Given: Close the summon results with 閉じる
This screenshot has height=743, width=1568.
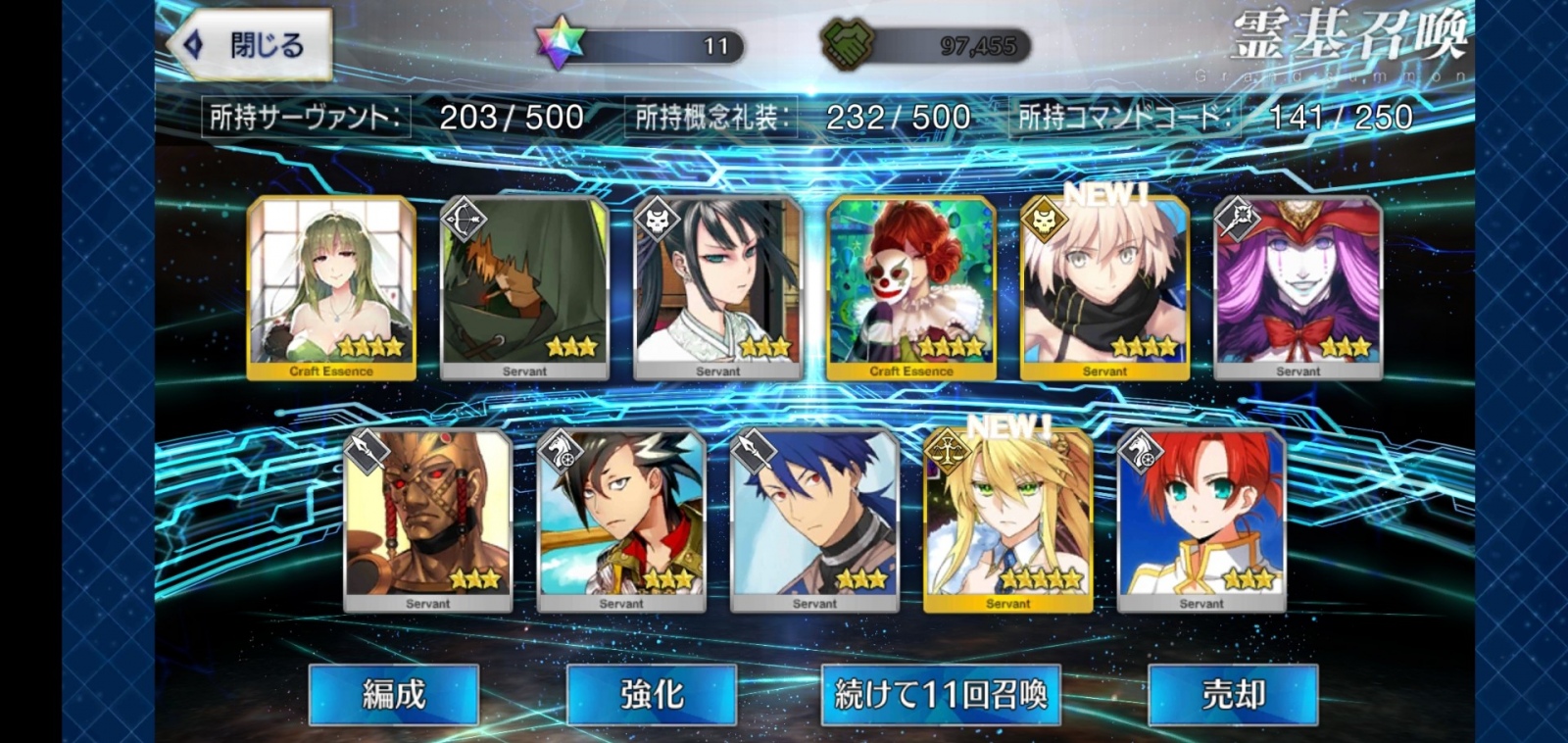Looking at the screenshot, I should [251, 45].
